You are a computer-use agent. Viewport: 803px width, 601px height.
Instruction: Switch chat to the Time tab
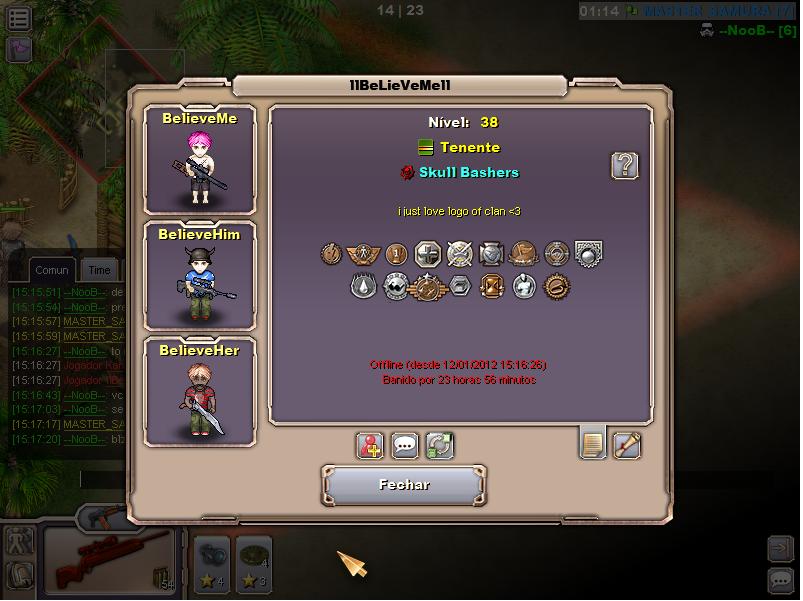(99, 270)
